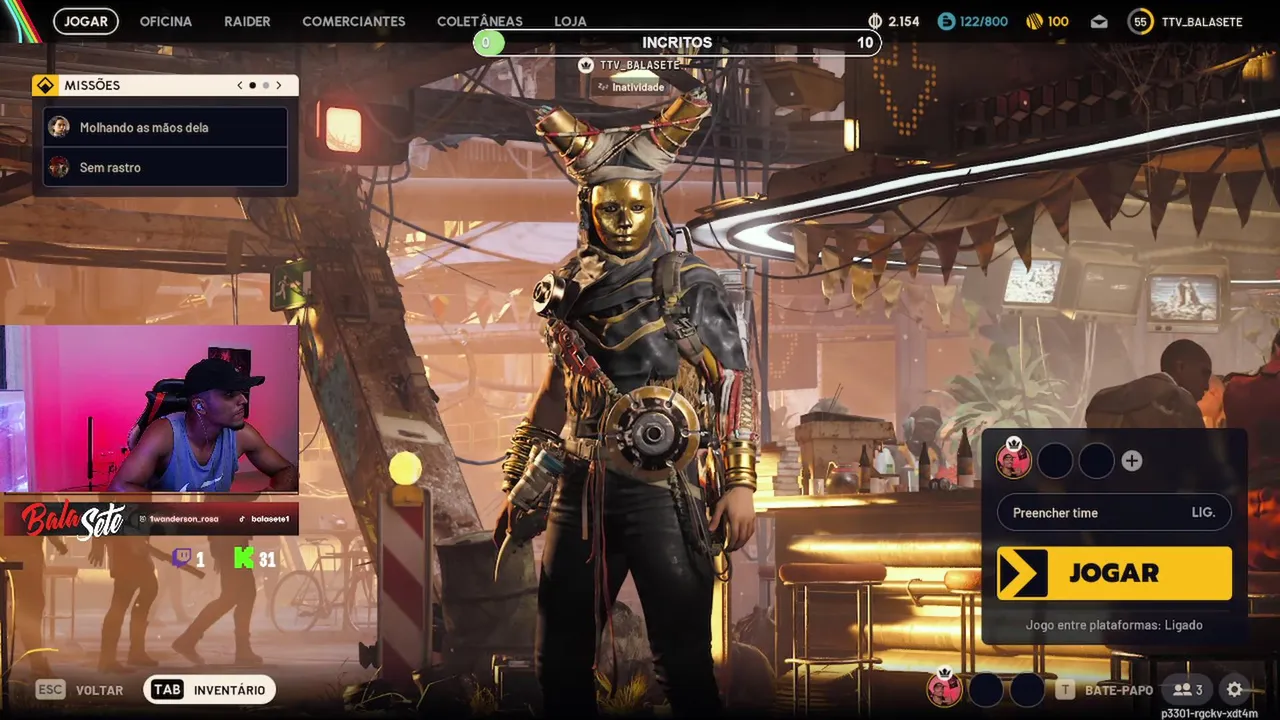Image resolution: width=1280 pixels, height=720 pixels.
Task: Open the Inventário button
Action: tap(210, 690)
